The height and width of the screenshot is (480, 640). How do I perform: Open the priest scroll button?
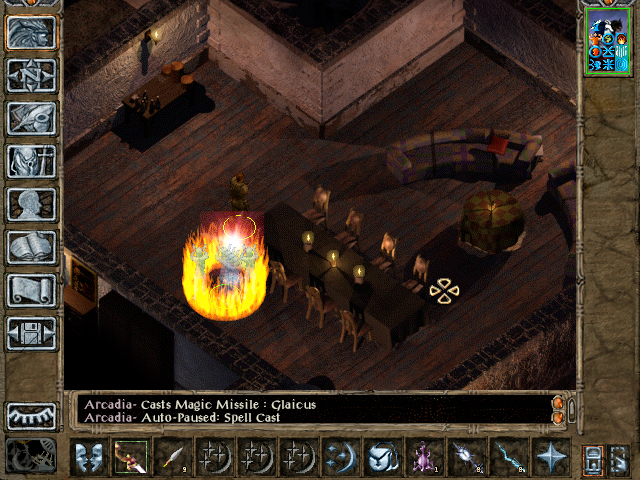pyautogui.click(x=31, y=290)
